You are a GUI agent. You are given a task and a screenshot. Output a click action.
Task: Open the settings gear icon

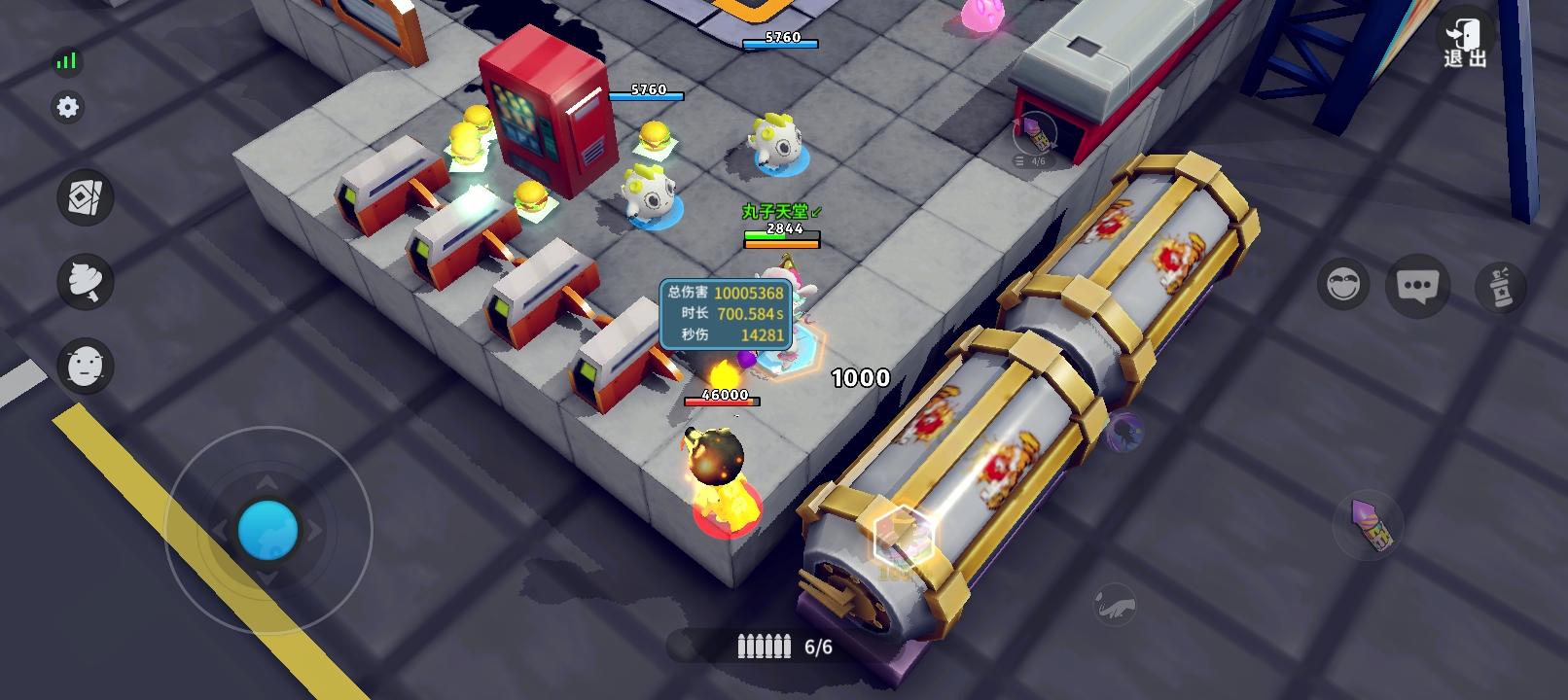coord(66,107)
